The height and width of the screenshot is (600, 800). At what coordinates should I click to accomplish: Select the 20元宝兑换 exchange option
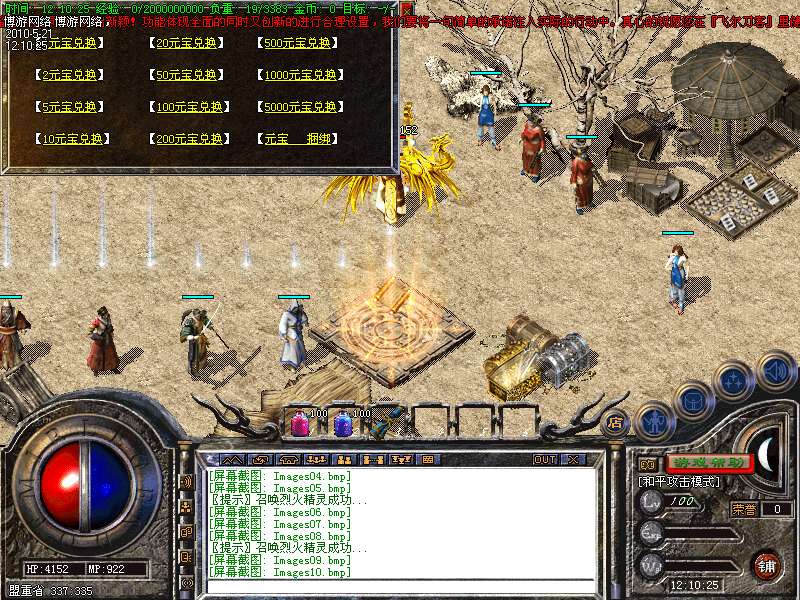pos(187,43)
